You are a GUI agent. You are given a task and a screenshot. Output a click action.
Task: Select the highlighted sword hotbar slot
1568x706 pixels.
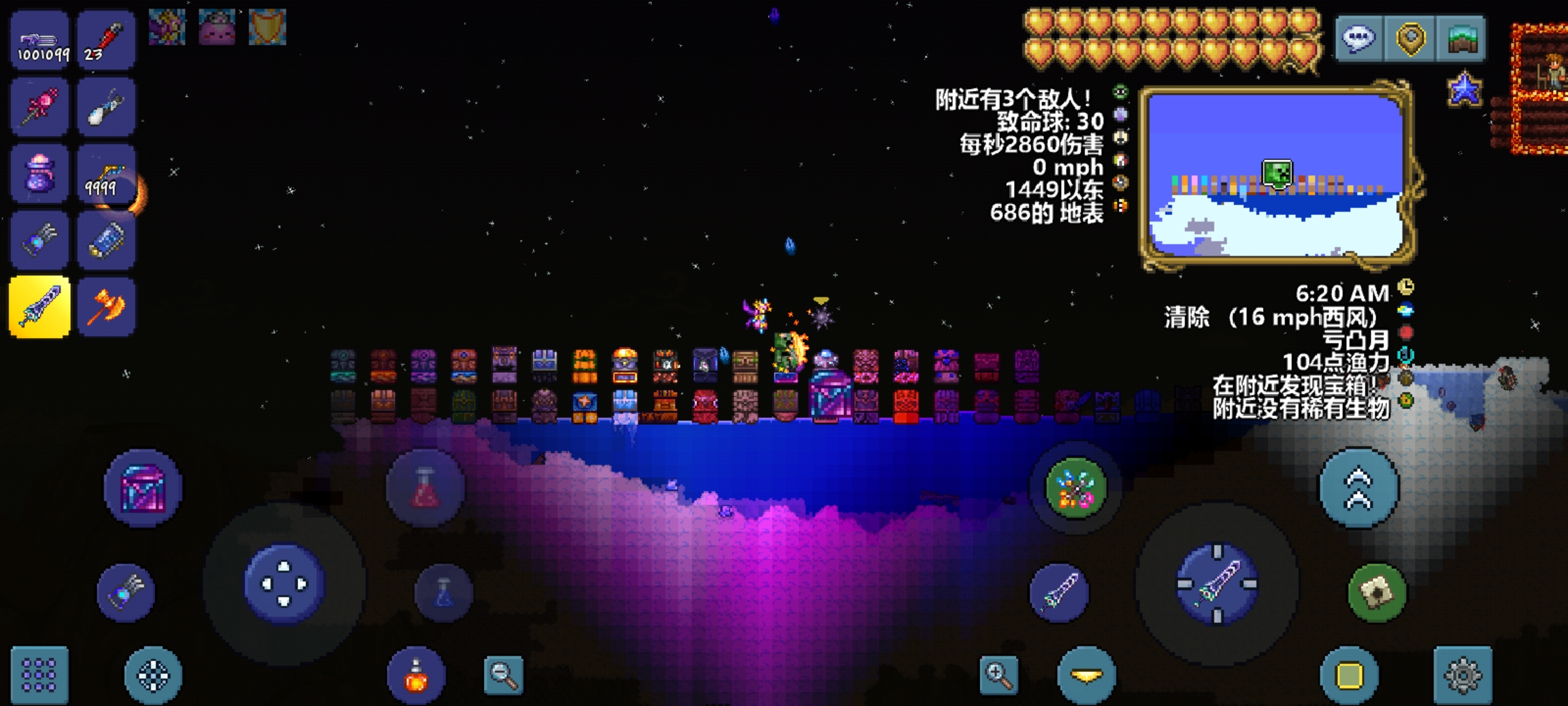pos(40,307)
